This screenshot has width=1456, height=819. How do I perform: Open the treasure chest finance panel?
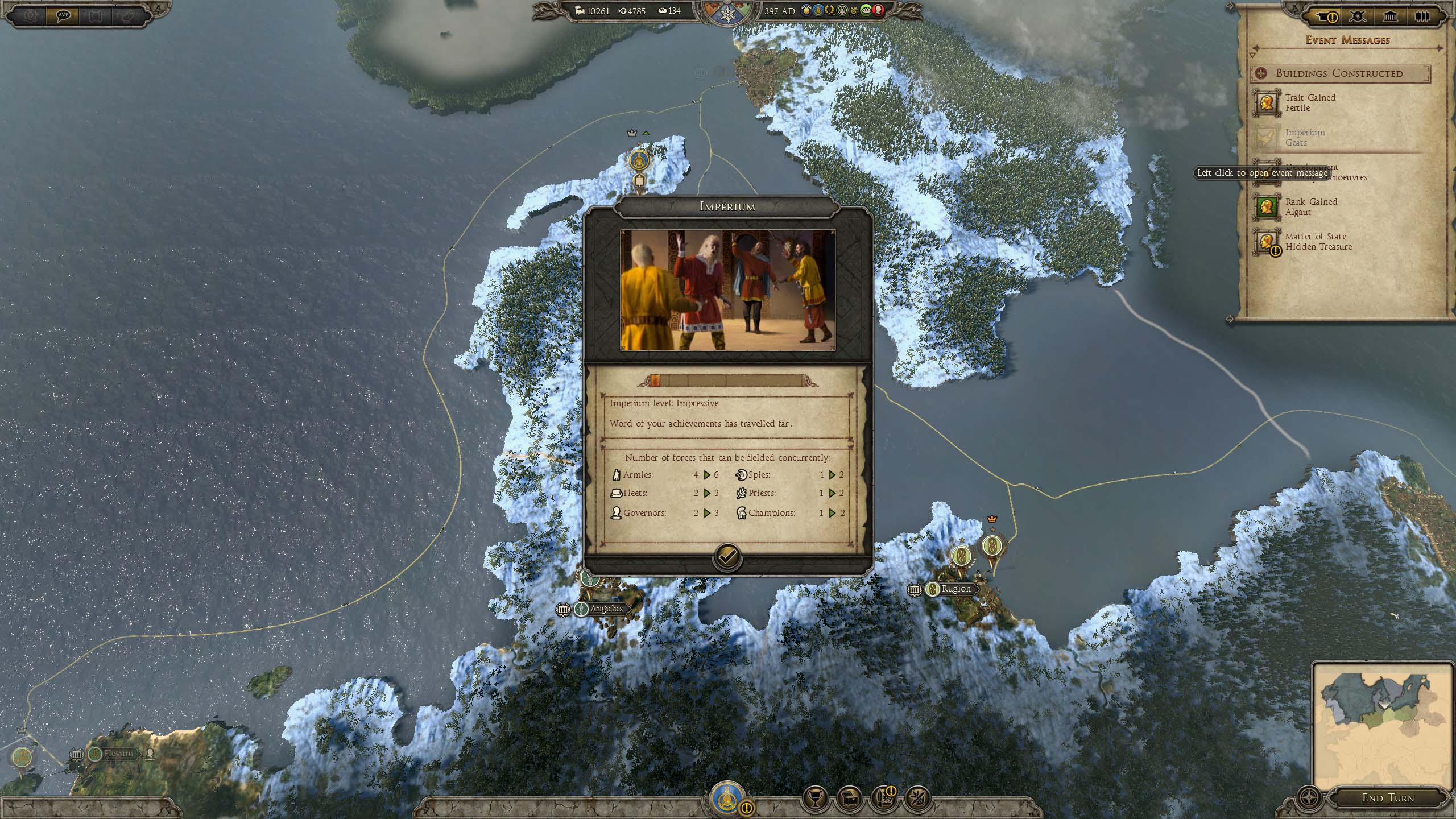click(x=850, y=799)
